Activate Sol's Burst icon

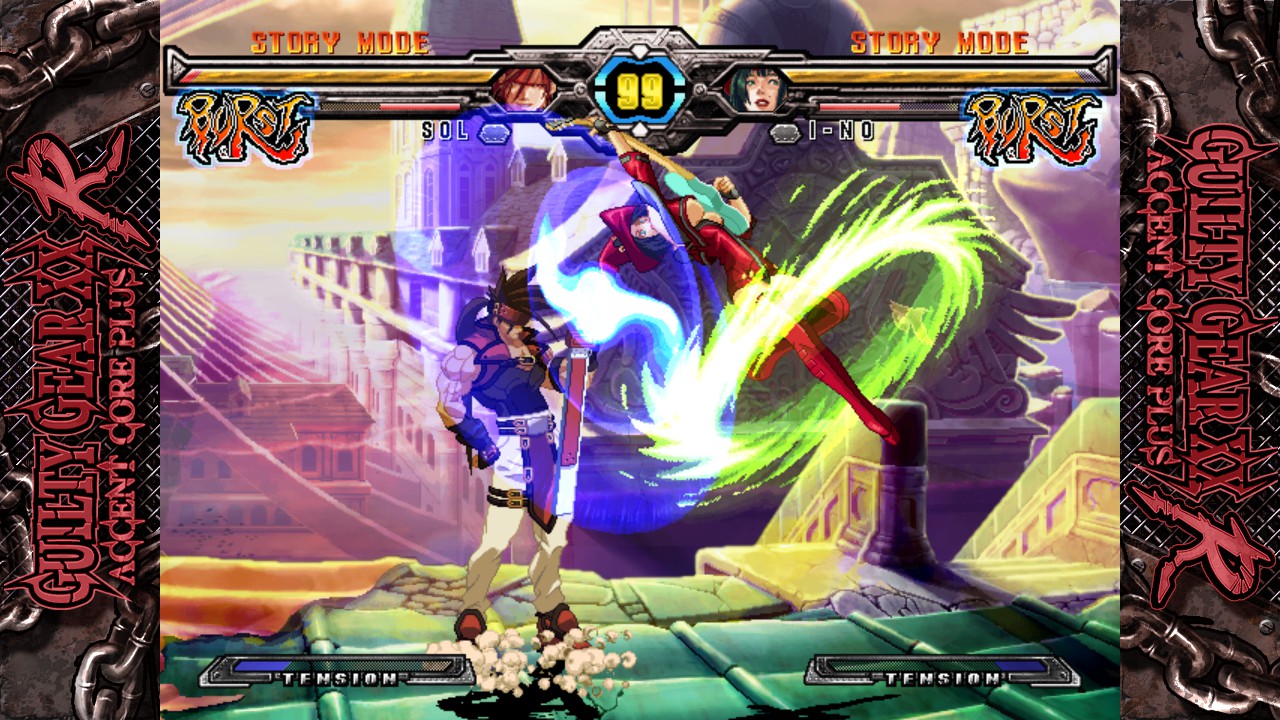coord(245,126)
